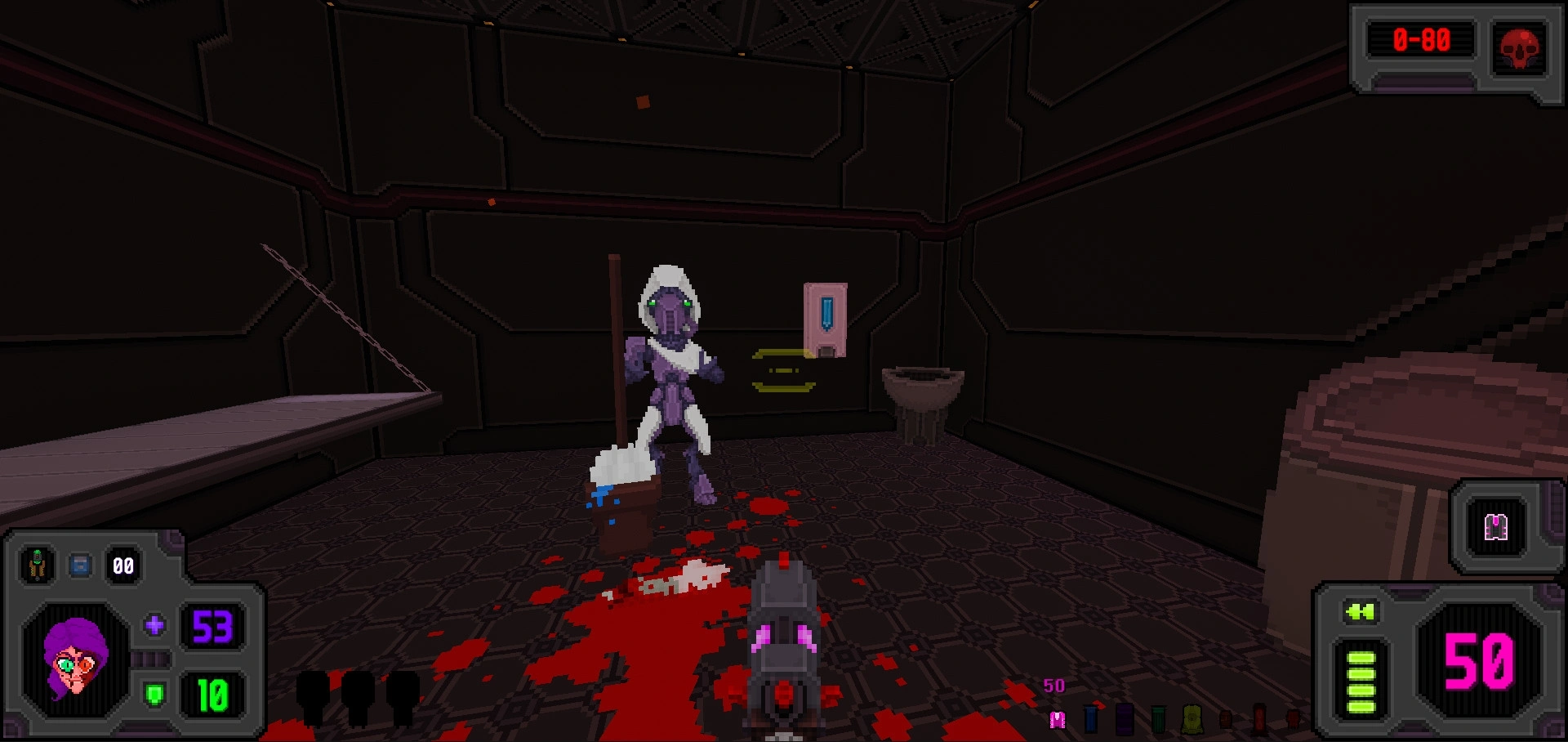
Task: Choose the pink weapon in the weapon bar
Action: [1058, 719]
